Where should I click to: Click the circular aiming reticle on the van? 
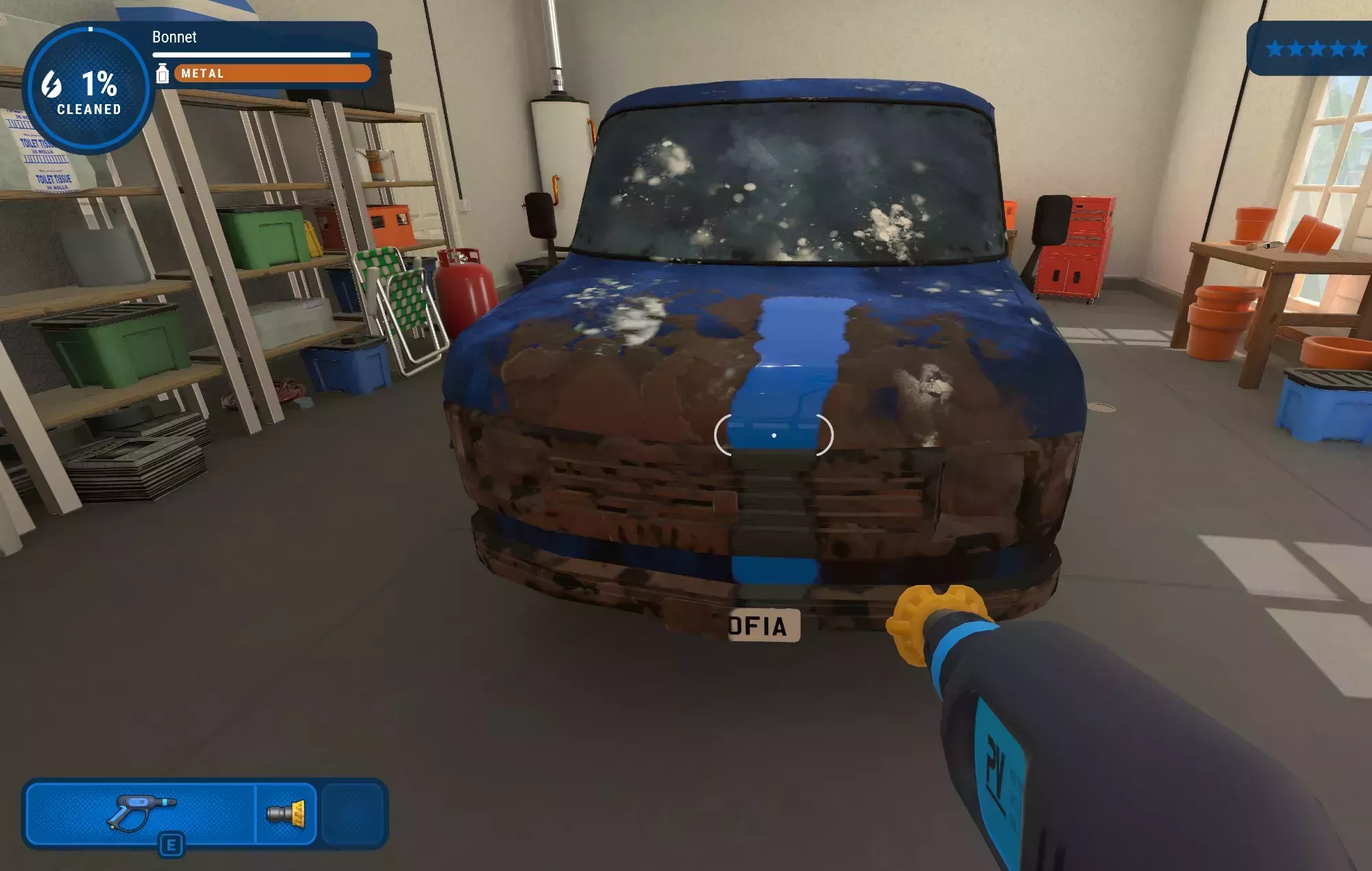tap(774, 434)
